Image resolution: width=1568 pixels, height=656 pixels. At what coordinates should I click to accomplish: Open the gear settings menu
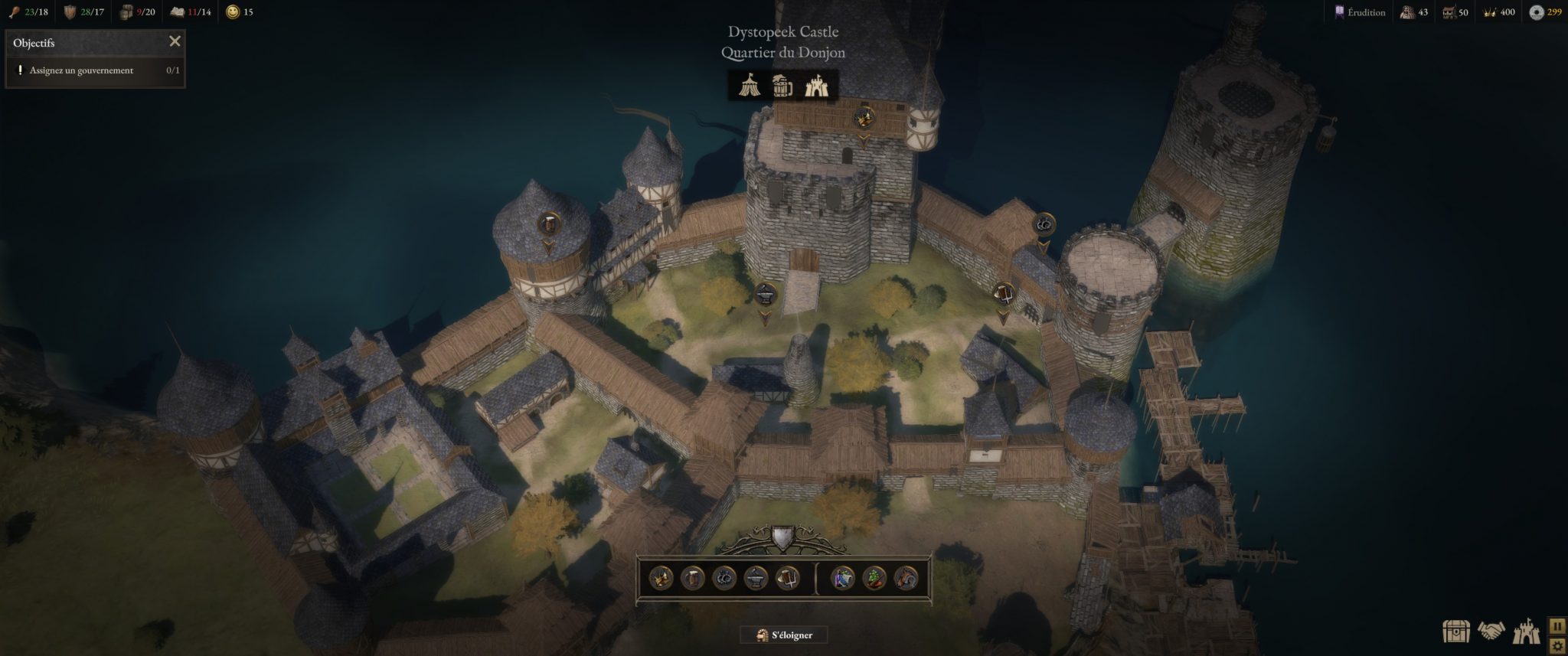click(x=1557, y=645)
